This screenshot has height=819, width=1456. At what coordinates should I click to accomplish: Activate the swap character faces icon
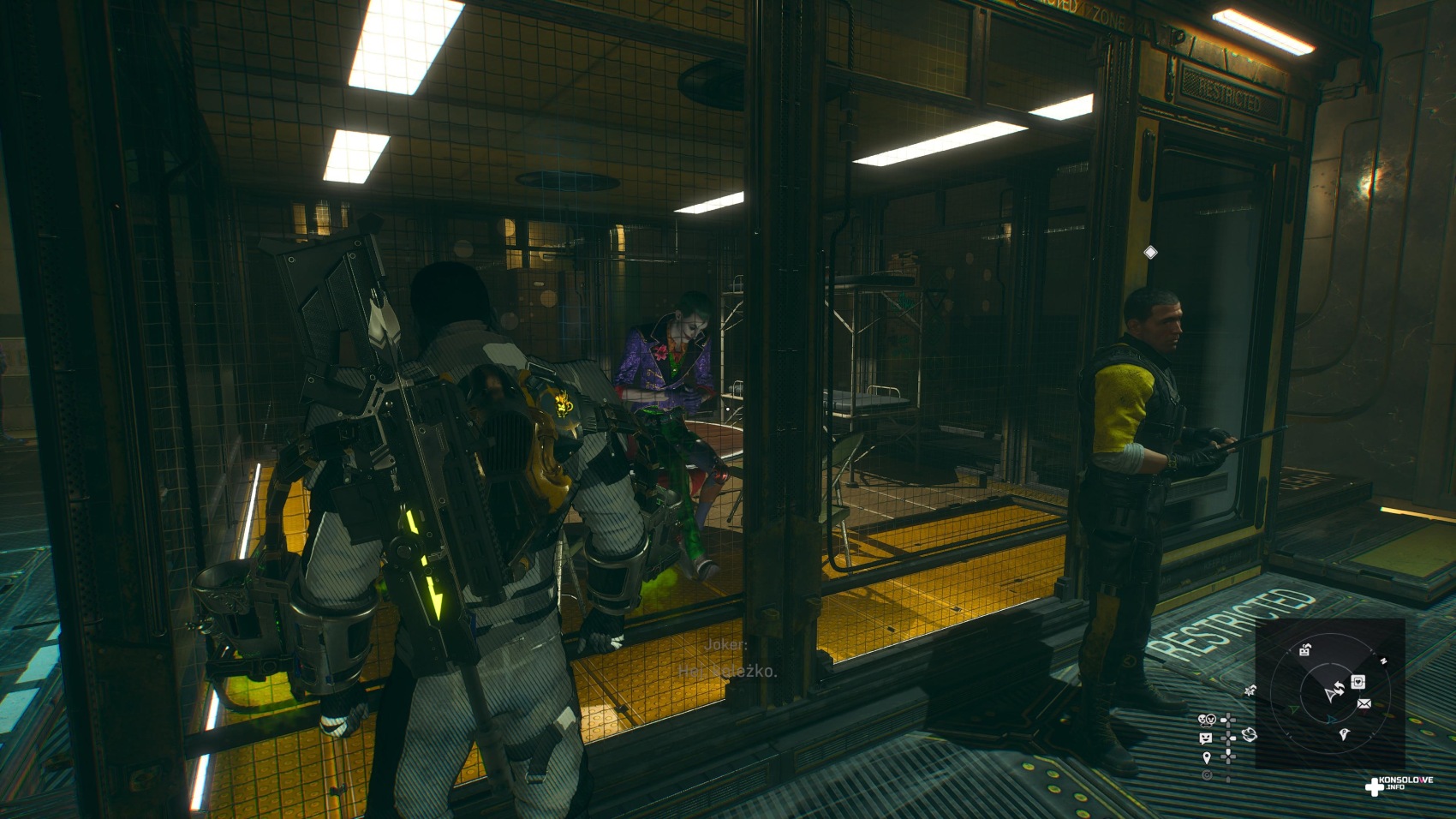1208,720
